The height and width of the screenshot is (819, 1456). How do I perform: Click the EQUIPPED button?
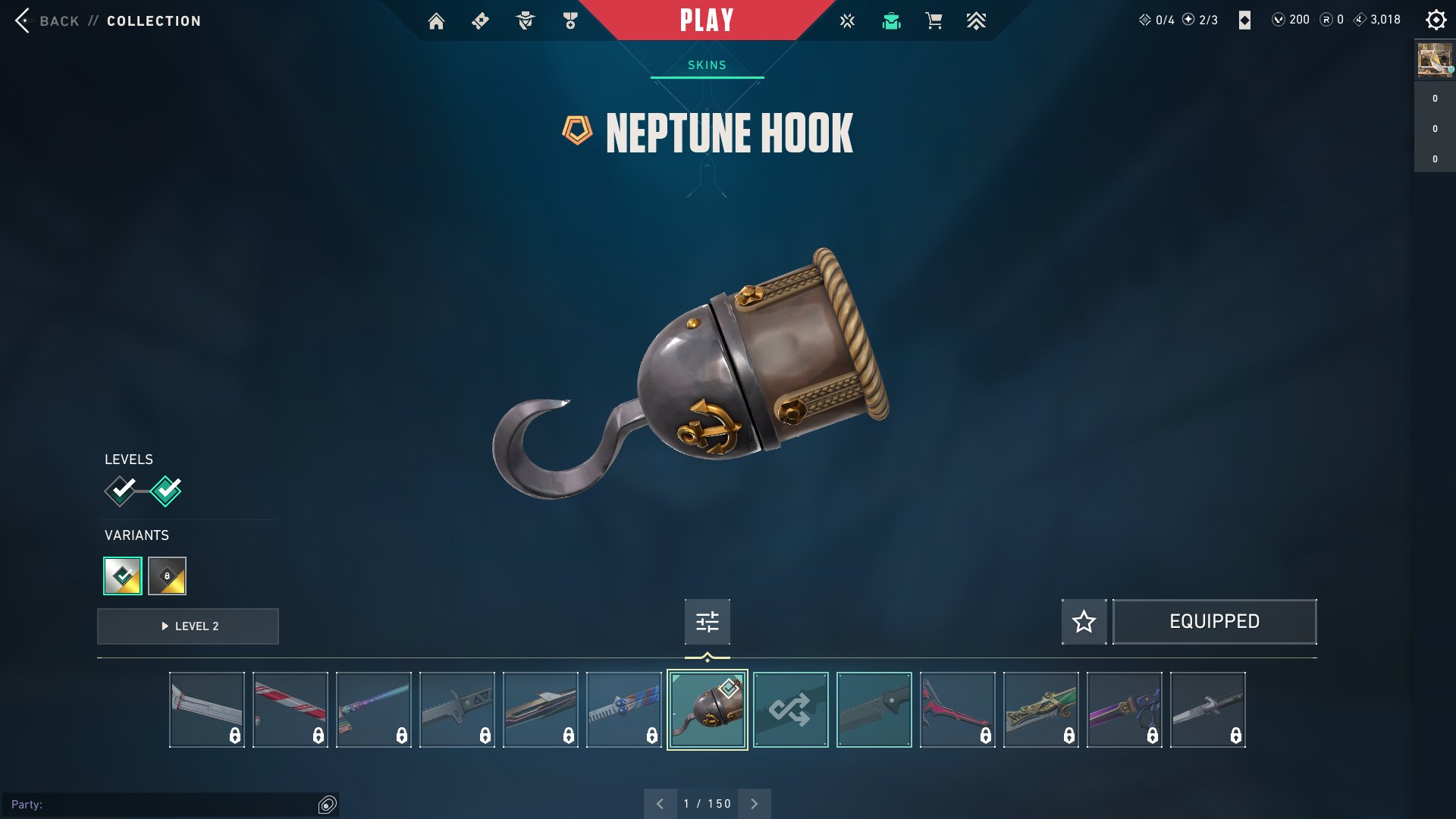(x=1214, y=622)
